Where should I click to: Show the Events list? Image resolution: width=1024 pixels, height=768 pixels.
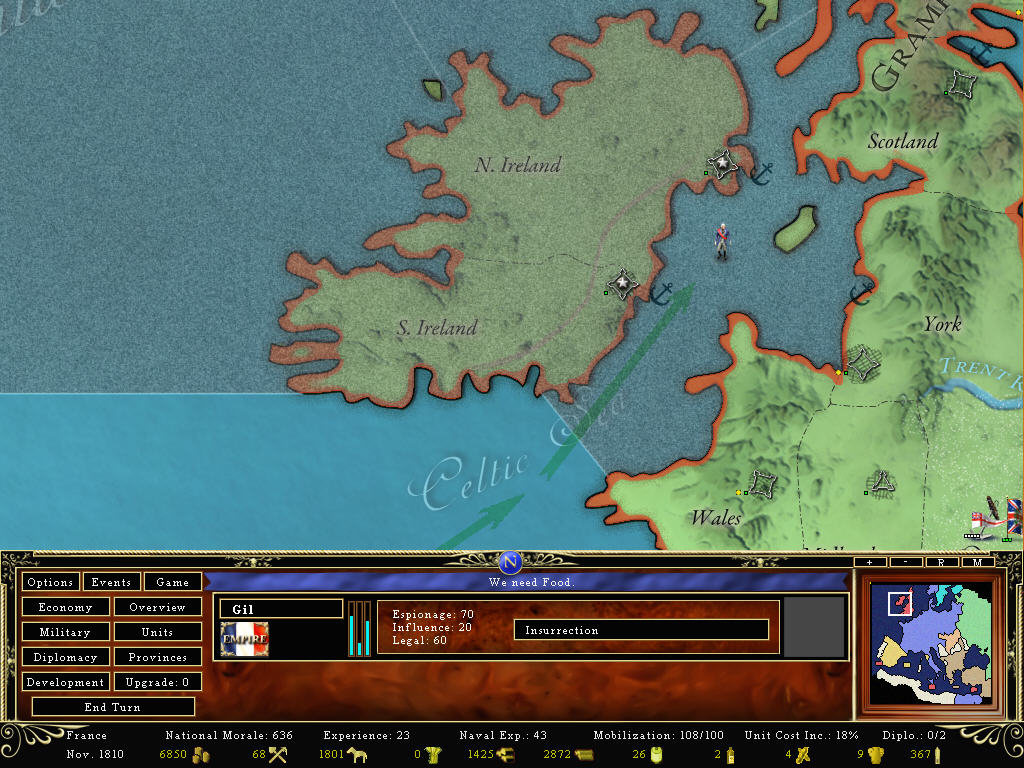click(x=111, y=582)
